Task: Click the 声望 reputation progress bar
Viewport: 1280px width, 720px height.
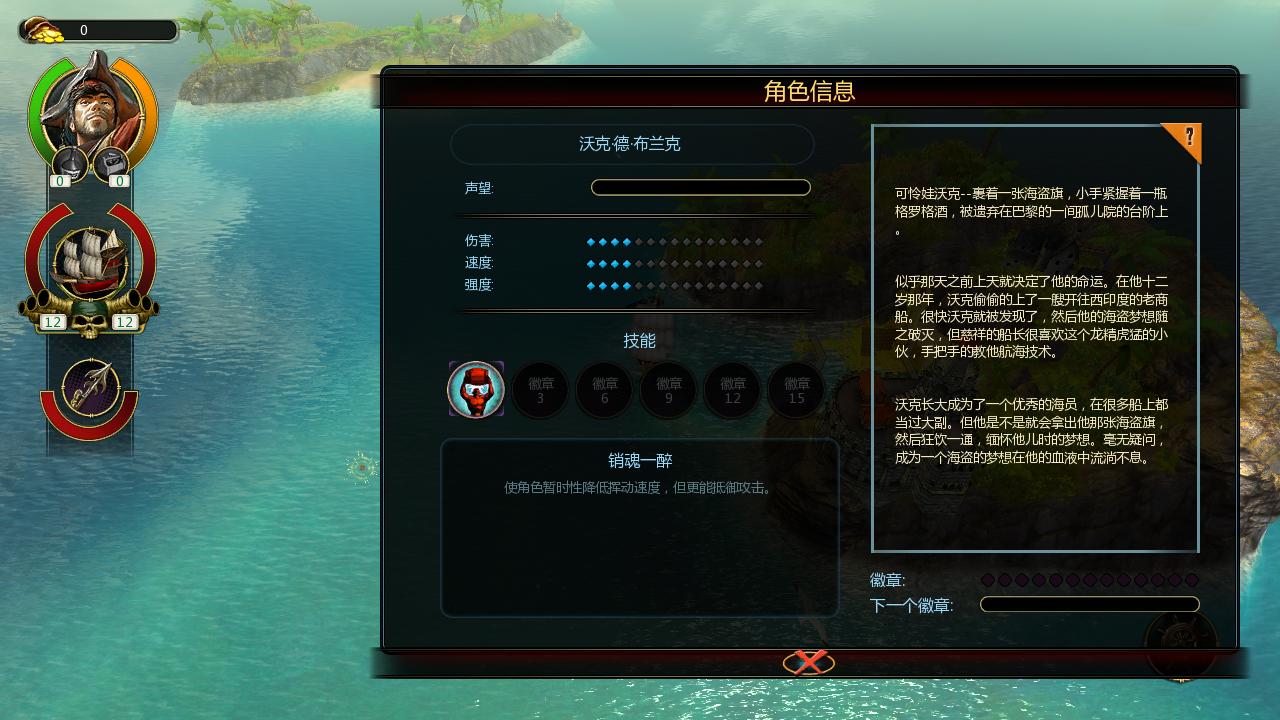Action: (700, 187)
